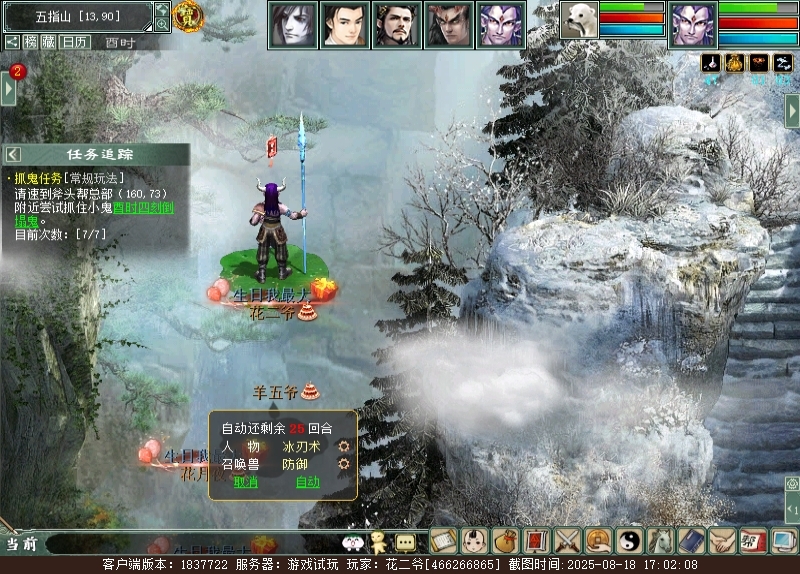Cancel auto-battle with the 取消 link

point(245,482)
